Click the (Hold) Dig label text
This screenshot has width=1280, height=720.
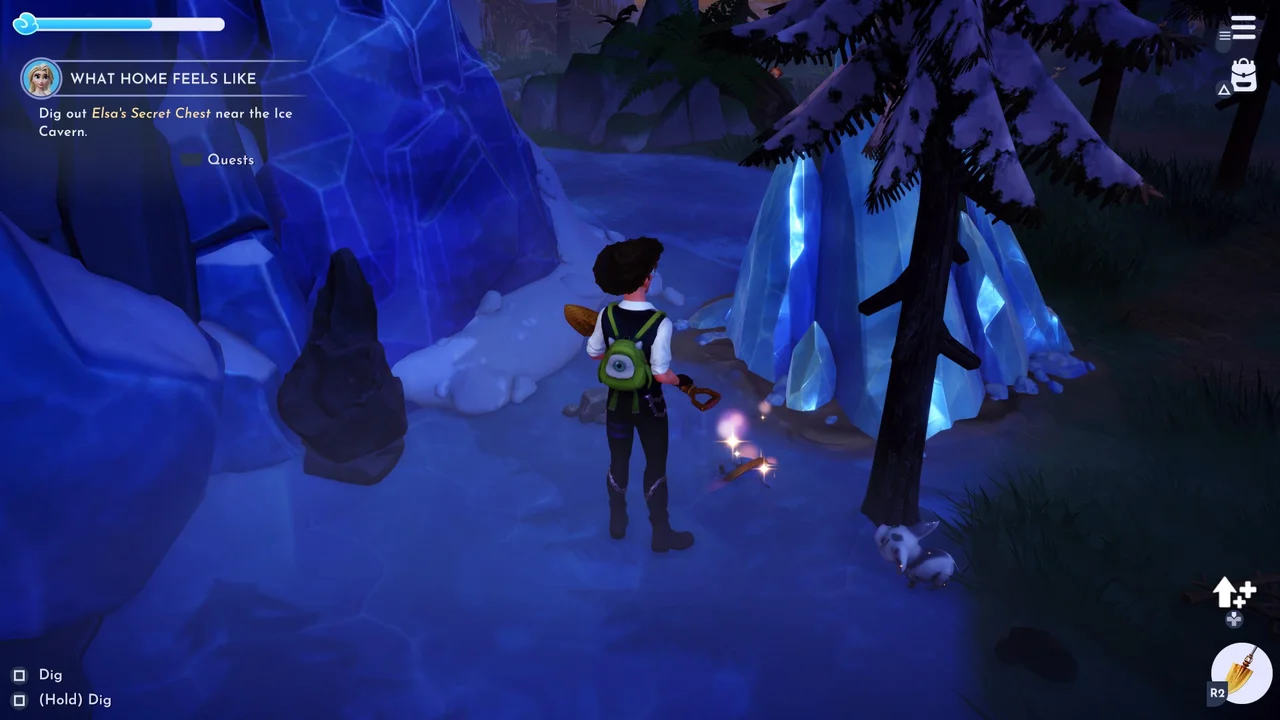pyautogui.click(x=75, y=700)
